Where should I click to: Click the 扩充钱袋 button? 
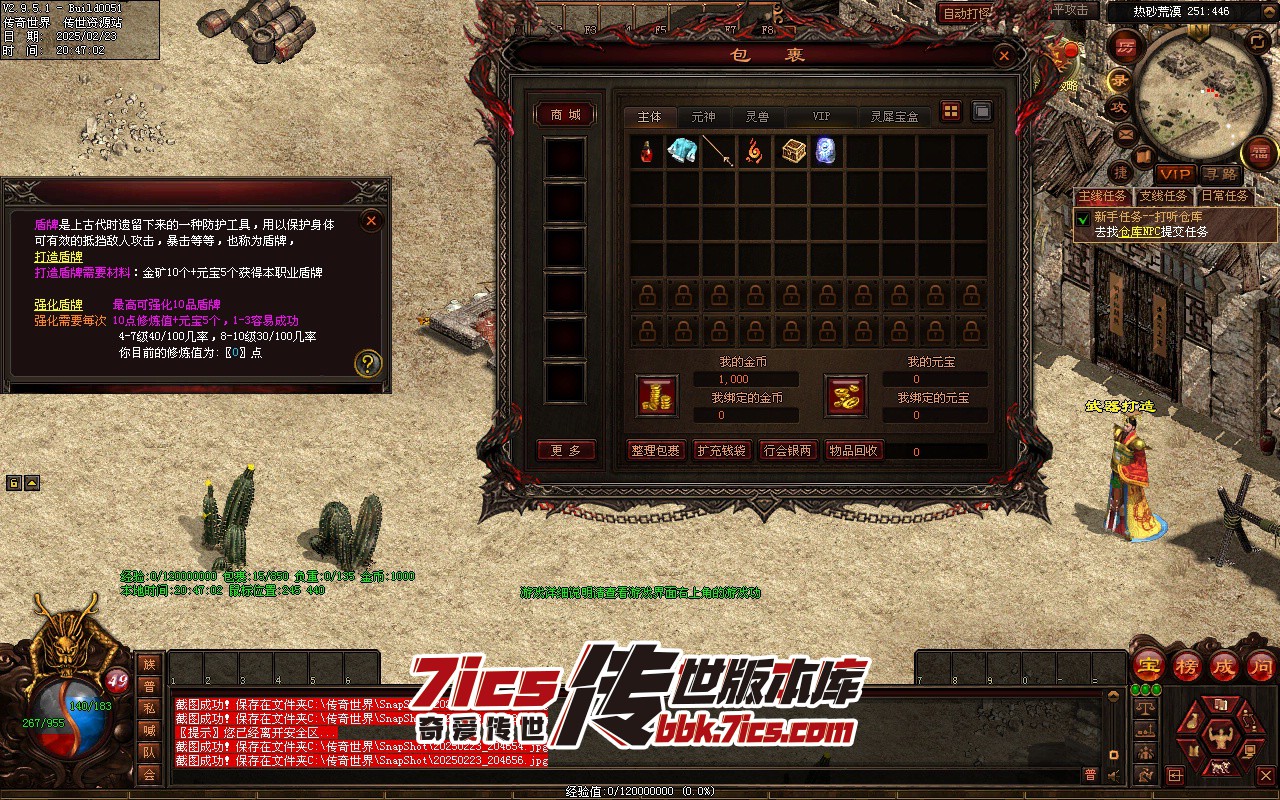point(721,451)
